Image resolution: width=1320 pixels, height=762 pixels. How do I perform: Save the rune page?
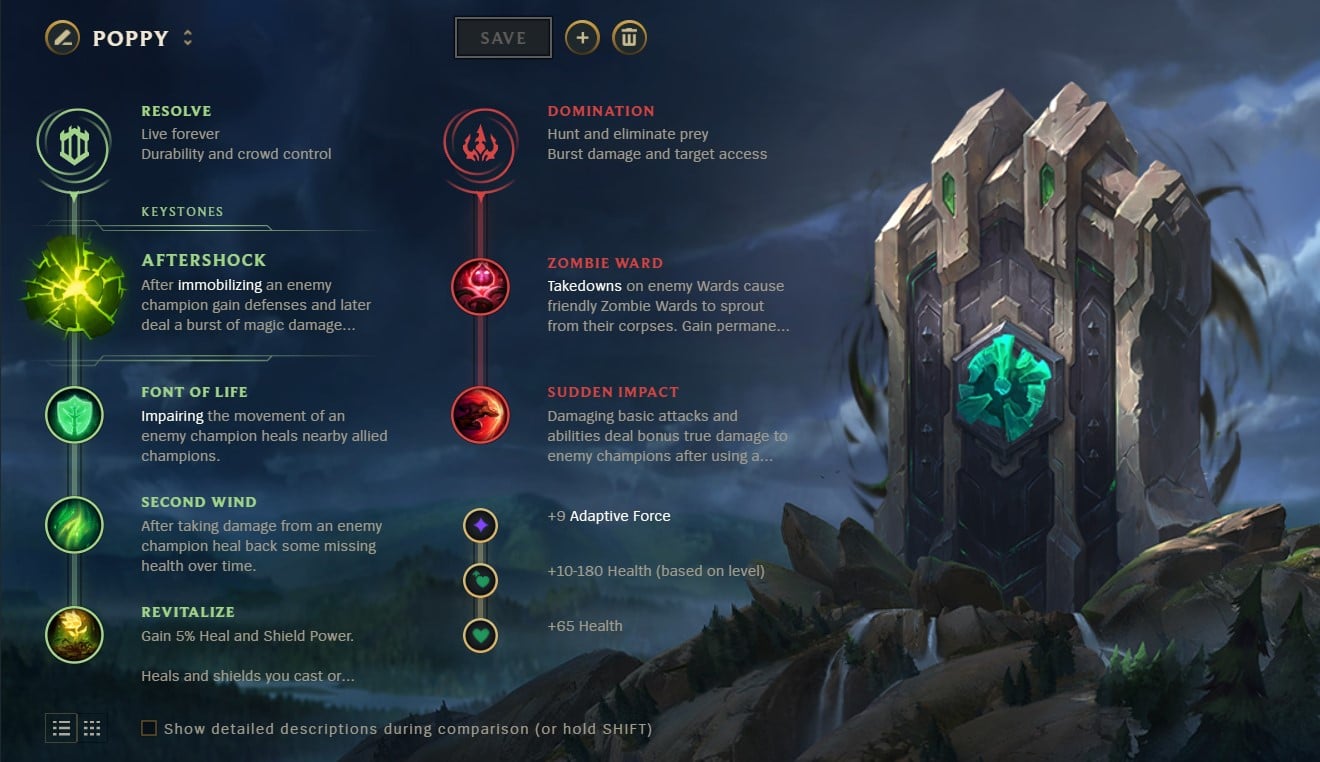click(x=503, y=38)
